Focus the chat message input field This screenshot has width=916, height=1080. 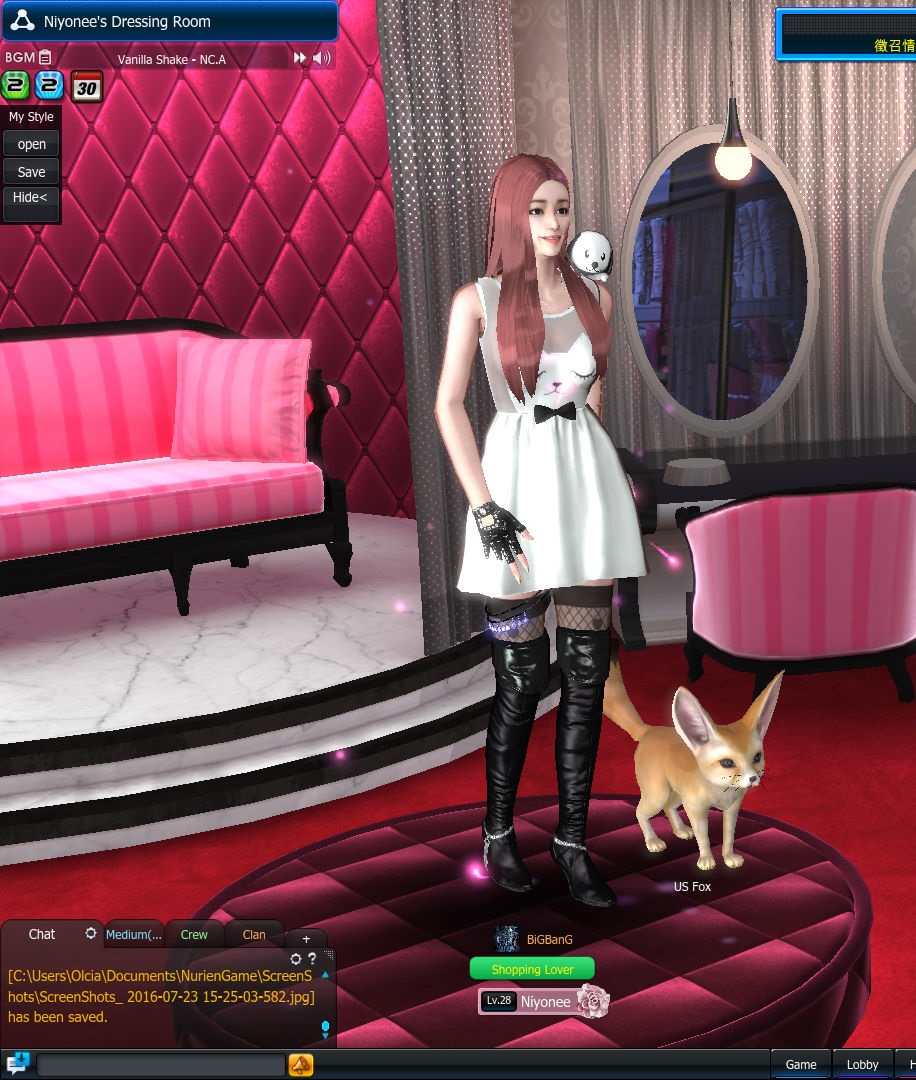(x=160, y=1065)
